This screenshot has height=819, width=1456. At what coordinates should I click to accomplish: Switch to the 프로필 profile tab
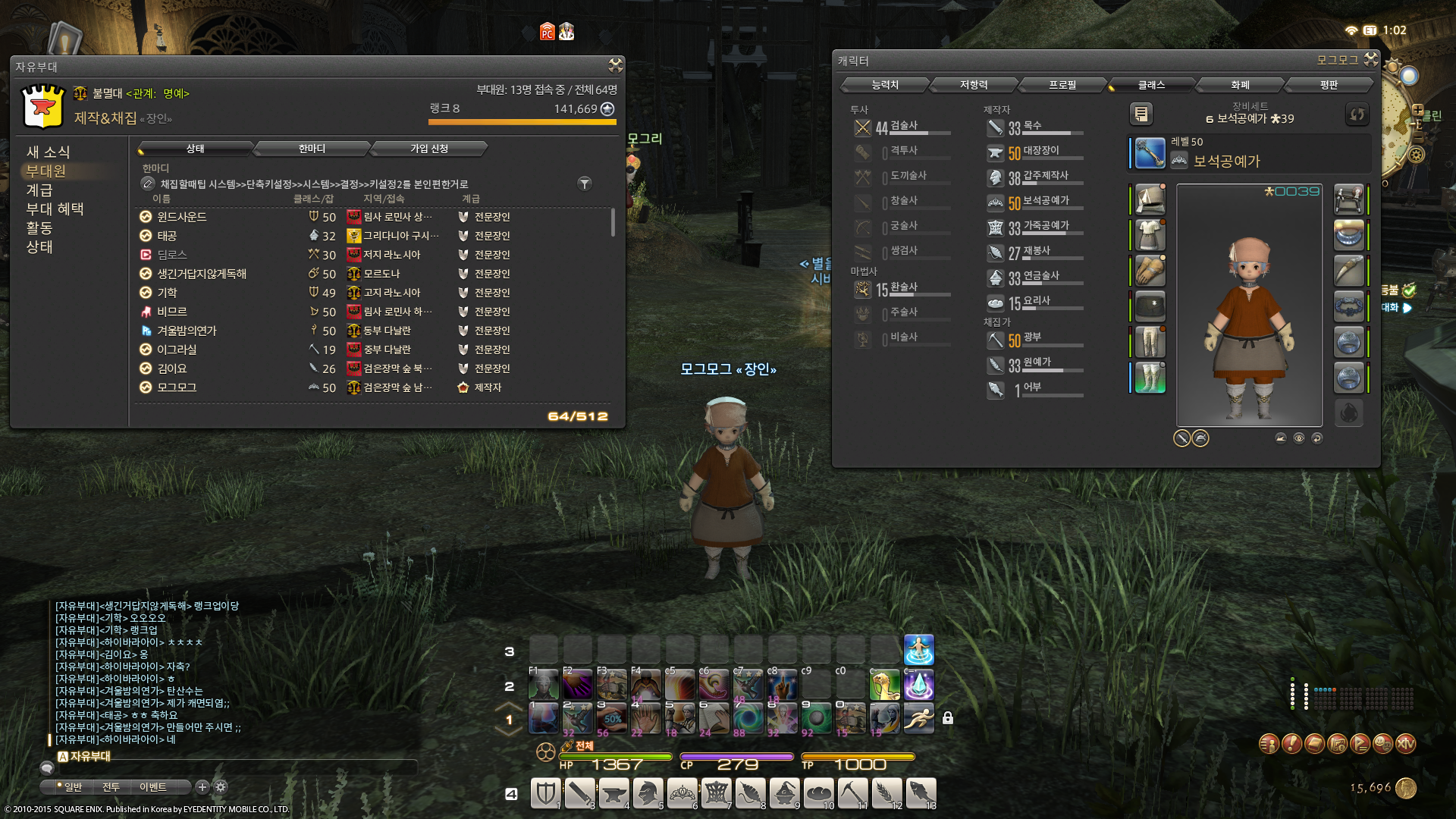pyautogui.click(x=1062, y=85)
